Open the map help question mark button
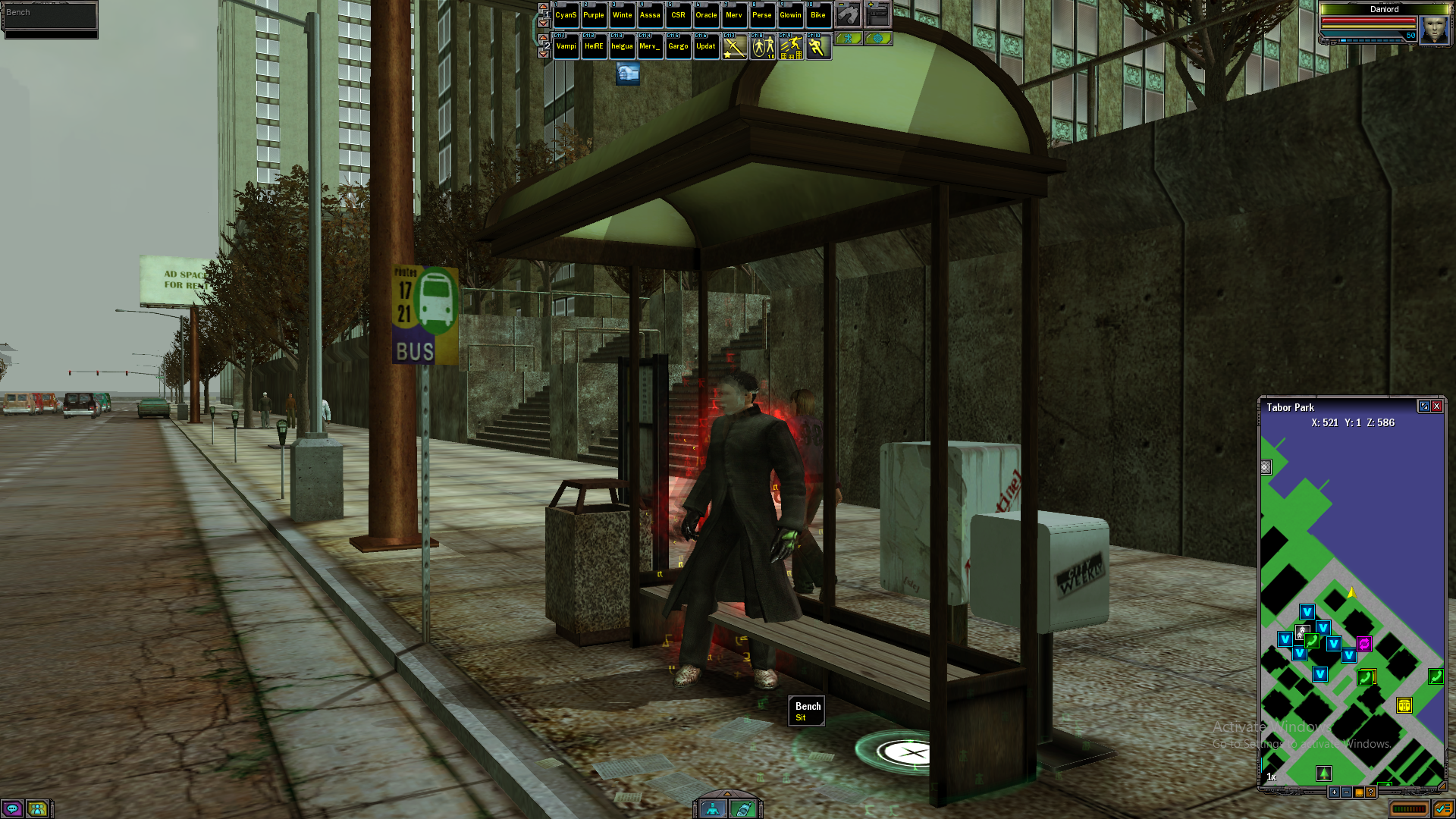 1370,792
